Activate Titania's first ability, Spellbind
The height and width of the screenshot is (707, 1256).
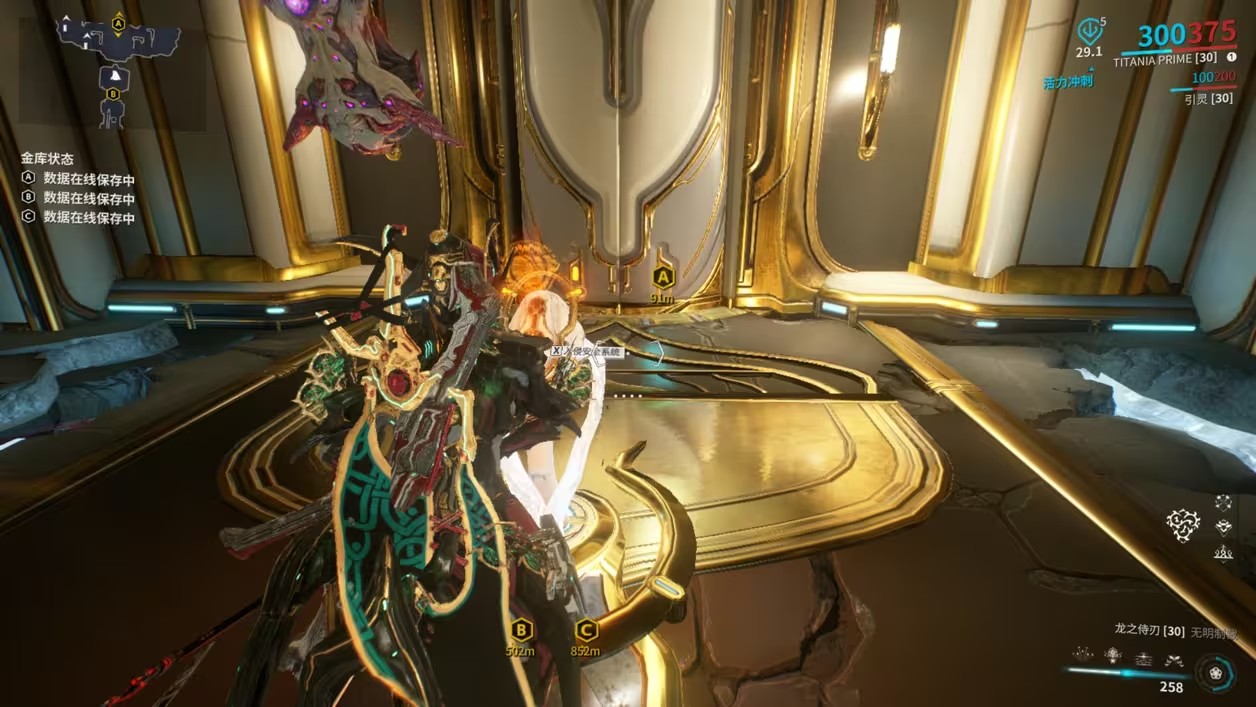point(1081,655)
